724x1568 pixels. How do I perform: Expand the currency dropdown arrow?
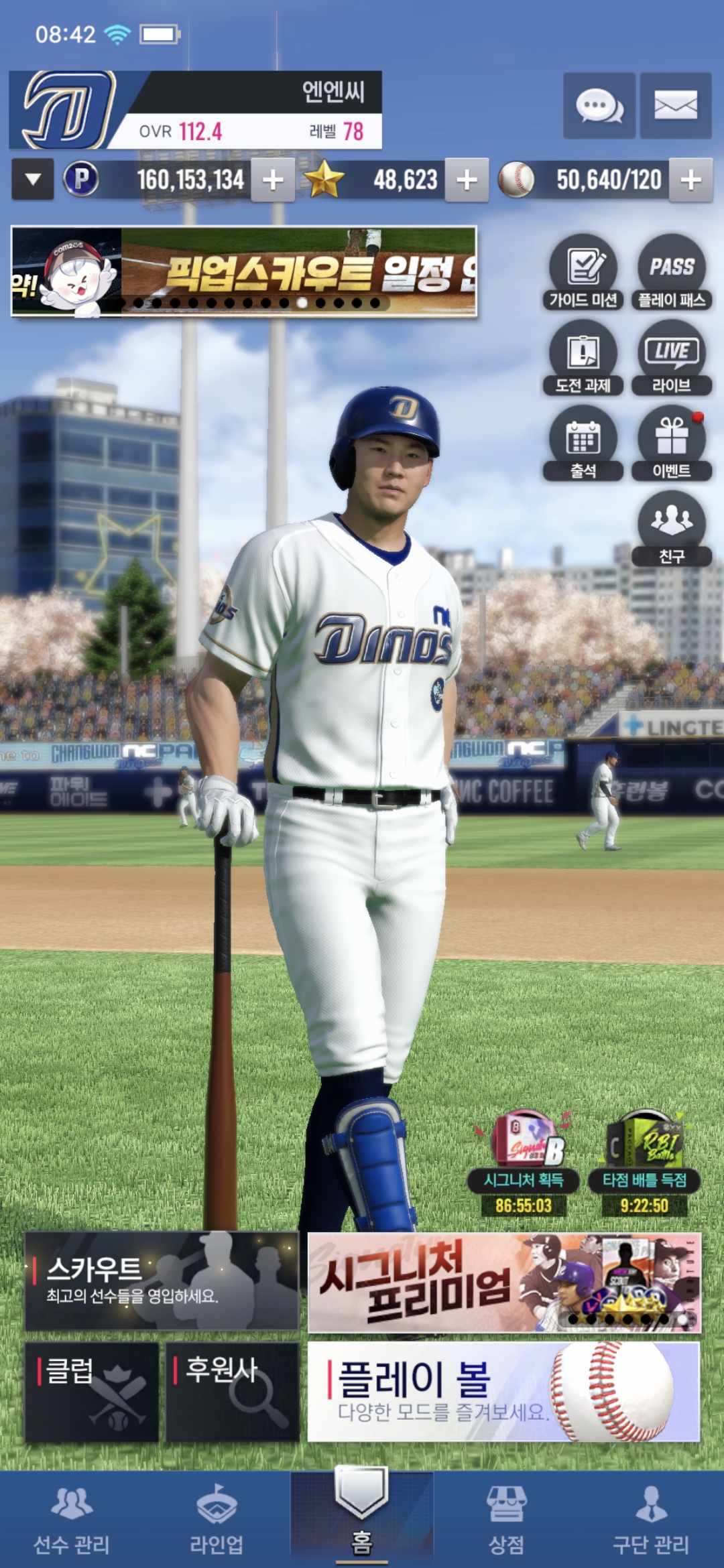(x=33, y=180)
